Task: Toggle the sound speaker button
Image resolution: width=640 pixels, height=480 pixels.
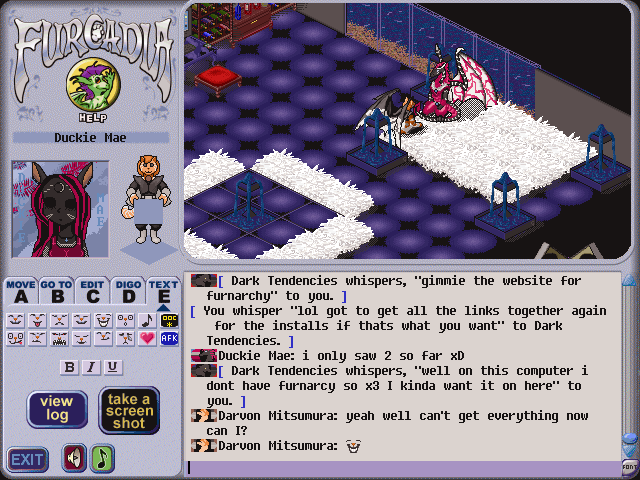Action: point(74,458)
